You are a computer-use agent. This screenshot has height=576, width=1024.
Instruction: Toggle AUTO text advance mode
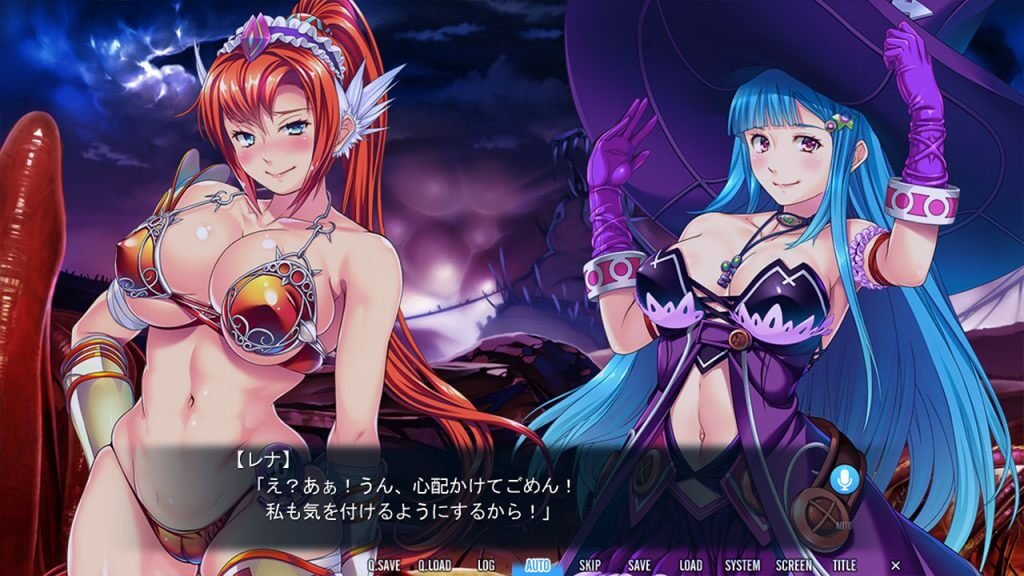point(538,565)
